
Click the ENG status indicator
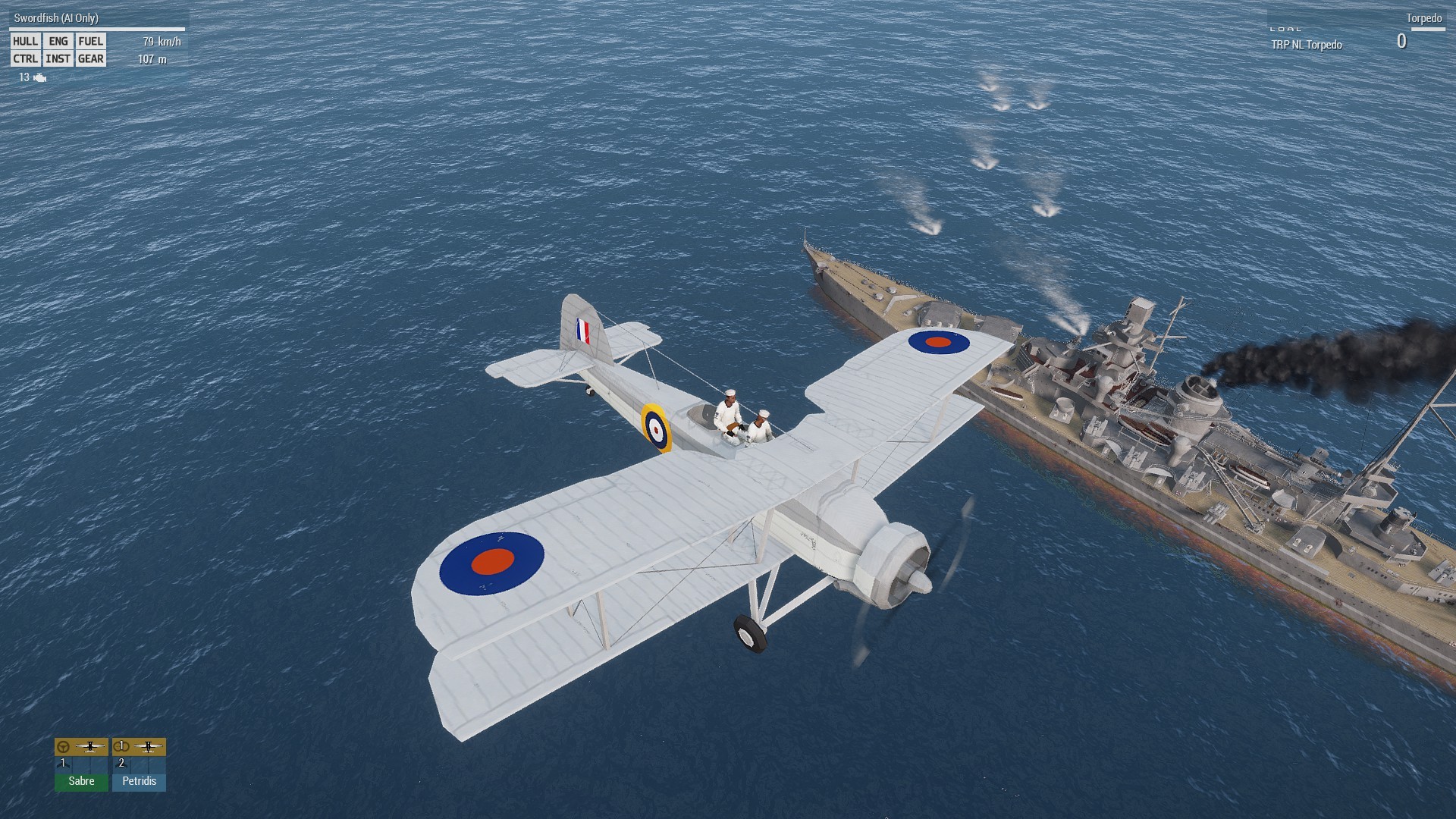point(58,42)
